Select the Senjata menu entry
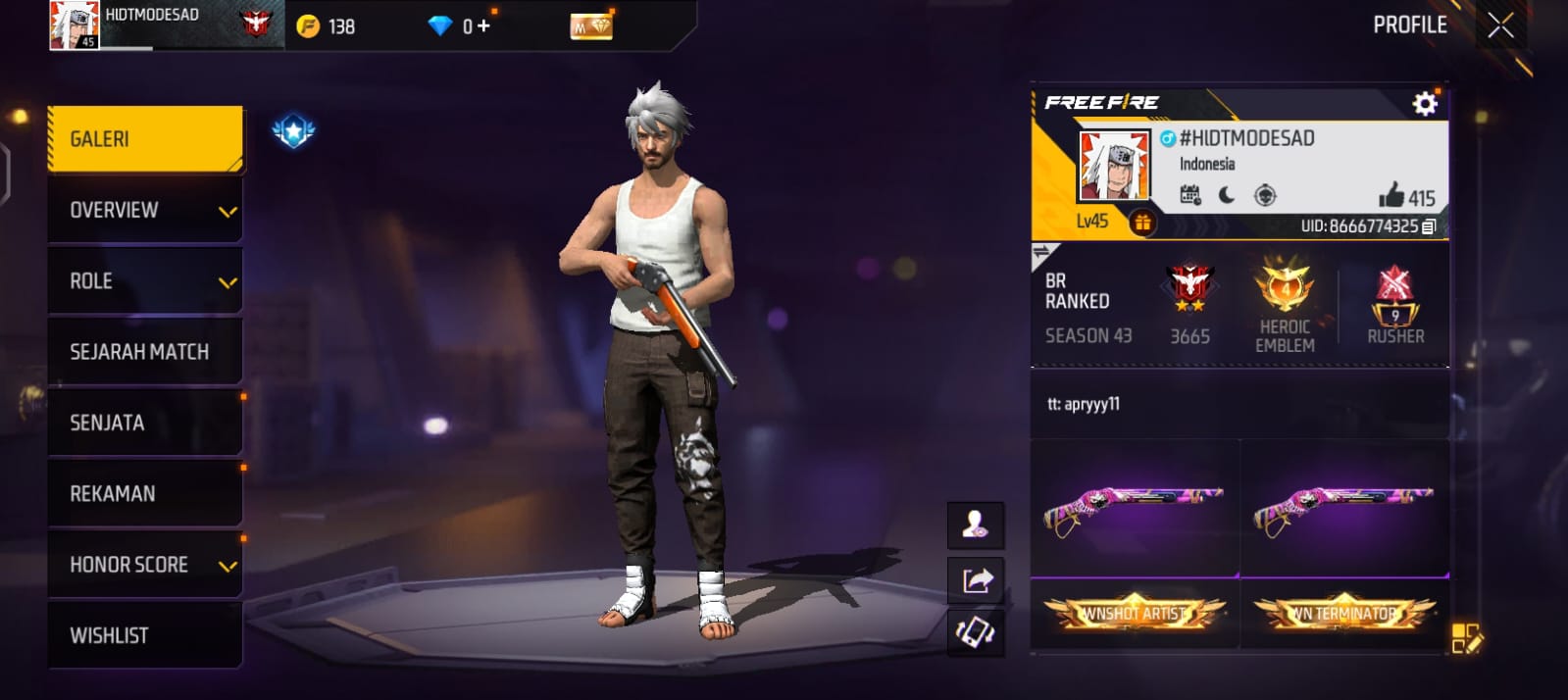The width and height of the screenshot is (1568, 700). (x=145, y=423)
